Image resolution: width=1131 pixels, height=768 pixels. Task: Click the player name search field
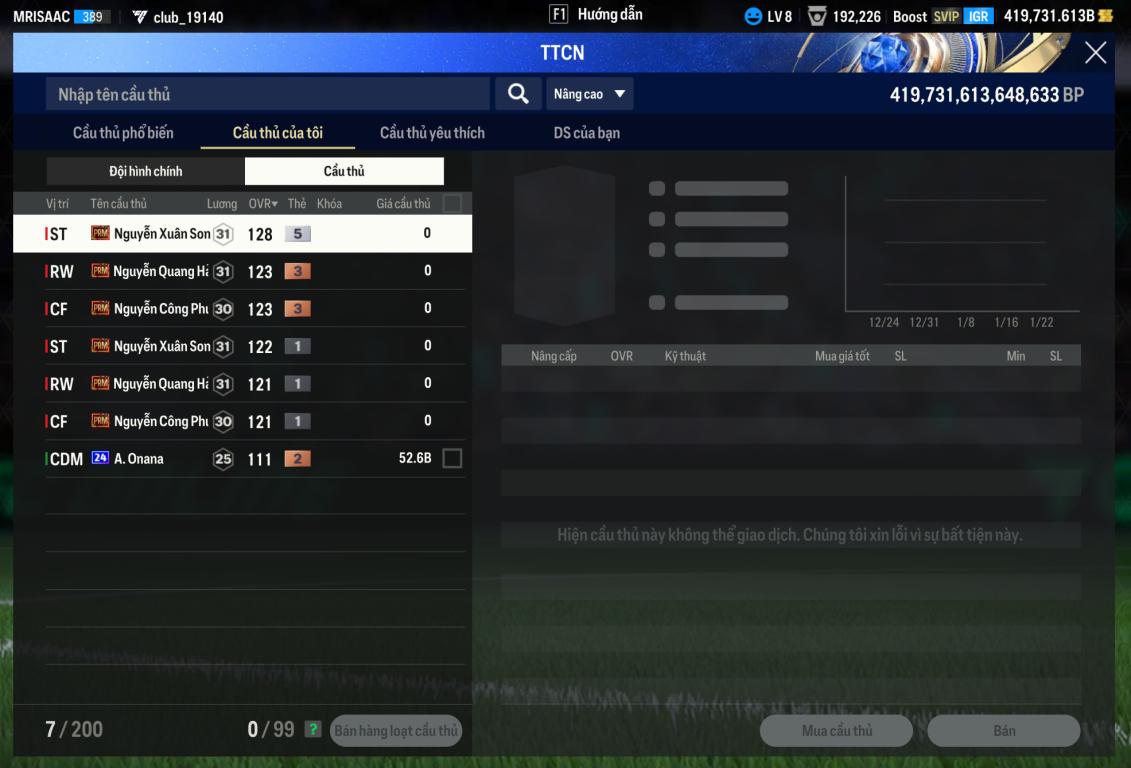click(x=268, y=94)
